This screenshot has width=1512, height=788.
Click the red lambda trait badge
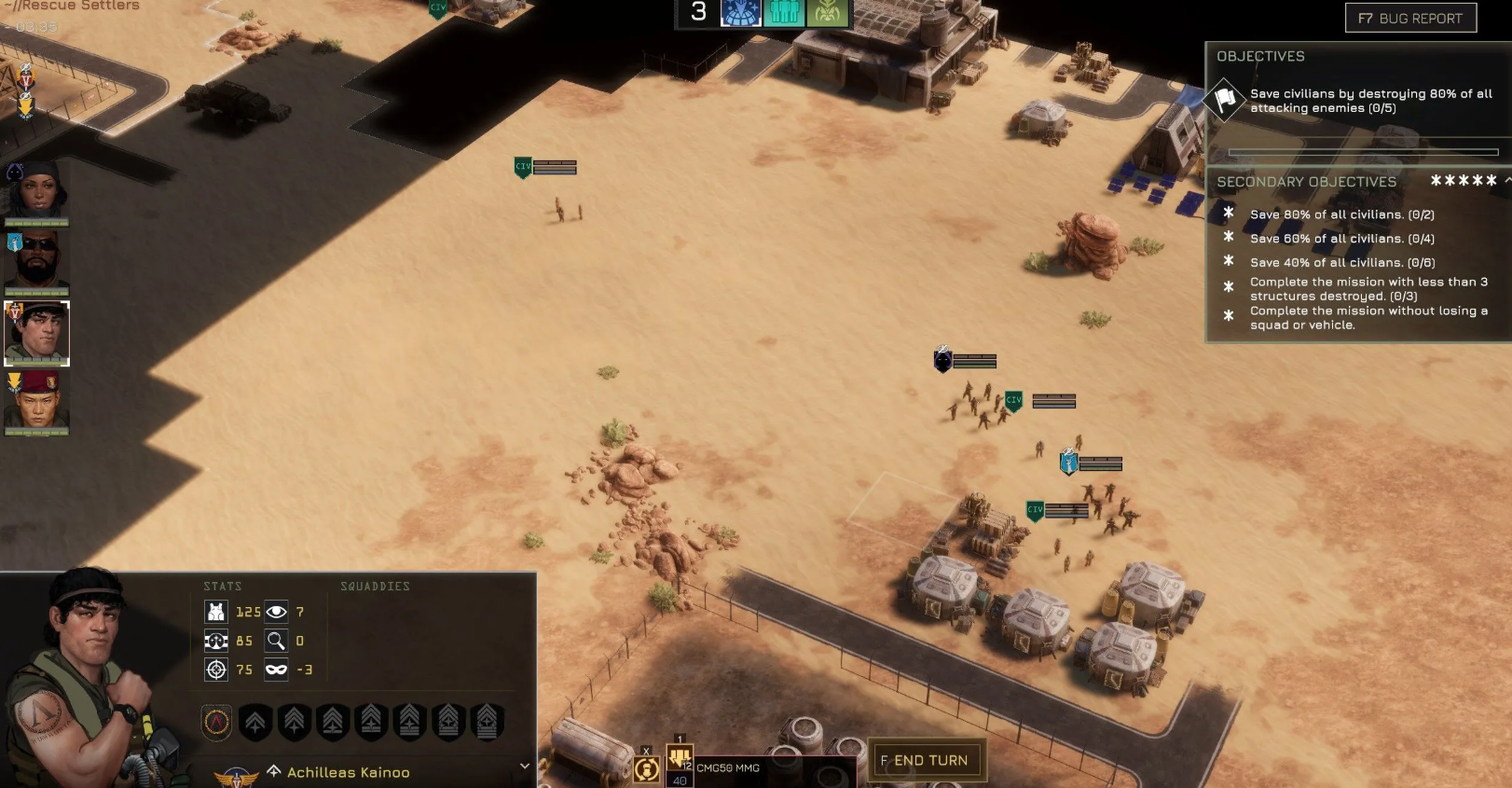pyautogui.click(x=217, y=722)
